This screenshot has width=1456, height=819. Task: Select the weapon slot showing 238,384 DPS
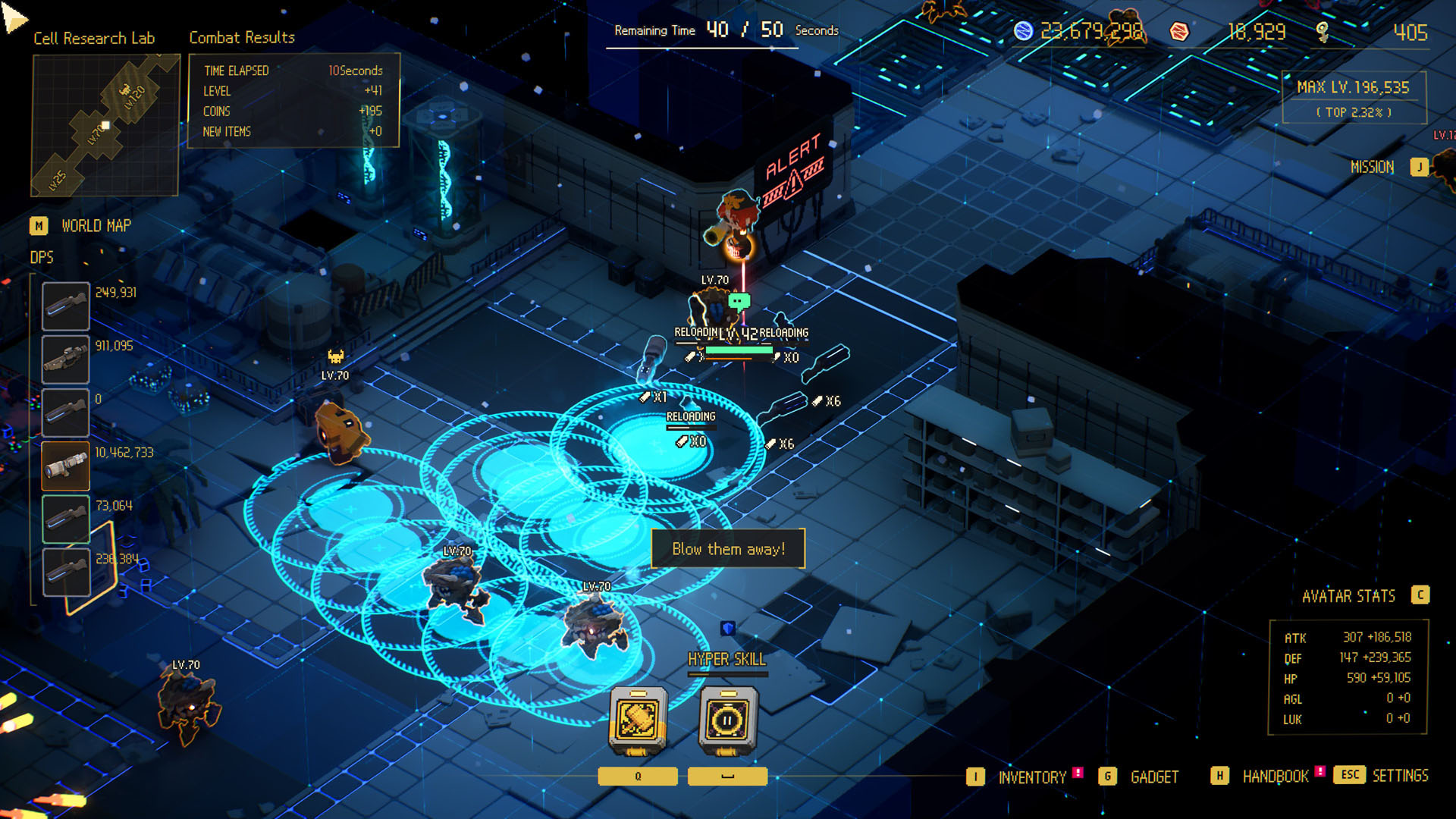coord(65,572)
